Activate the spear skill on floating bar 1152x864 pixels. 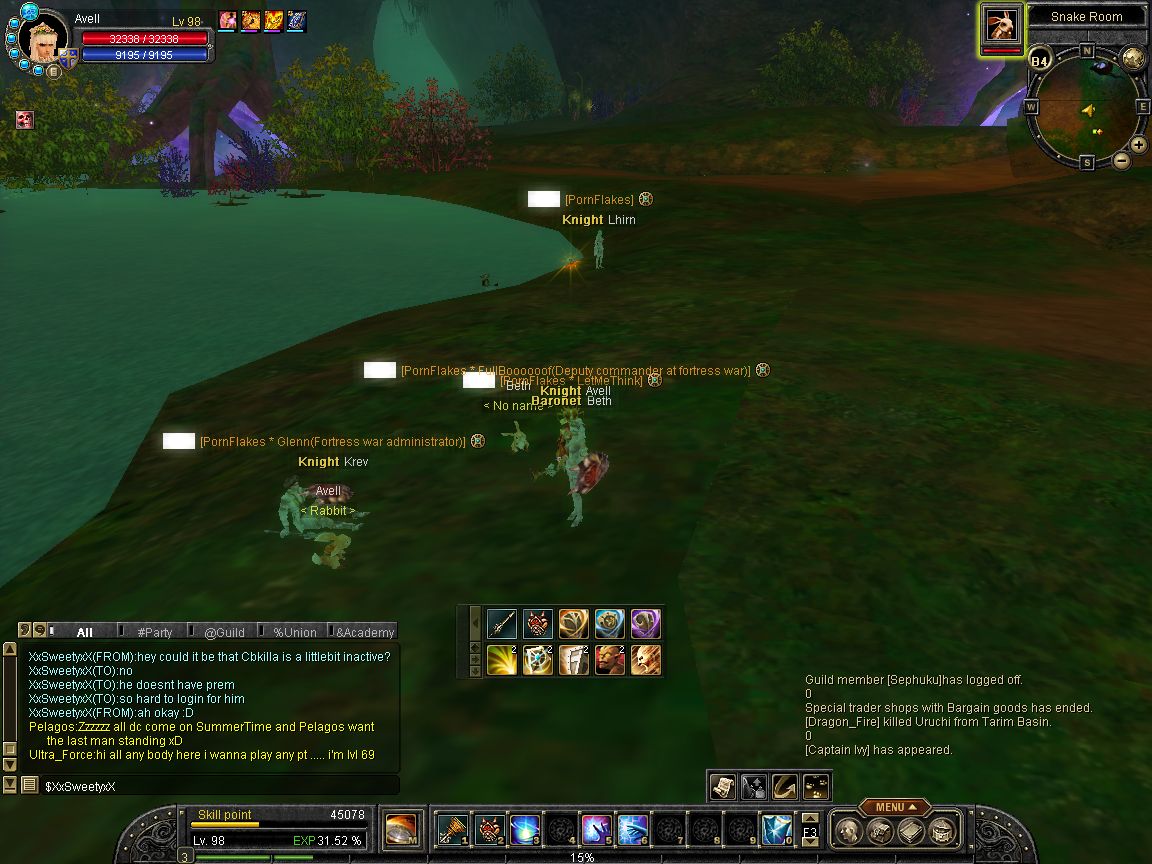tap(502, 624)
